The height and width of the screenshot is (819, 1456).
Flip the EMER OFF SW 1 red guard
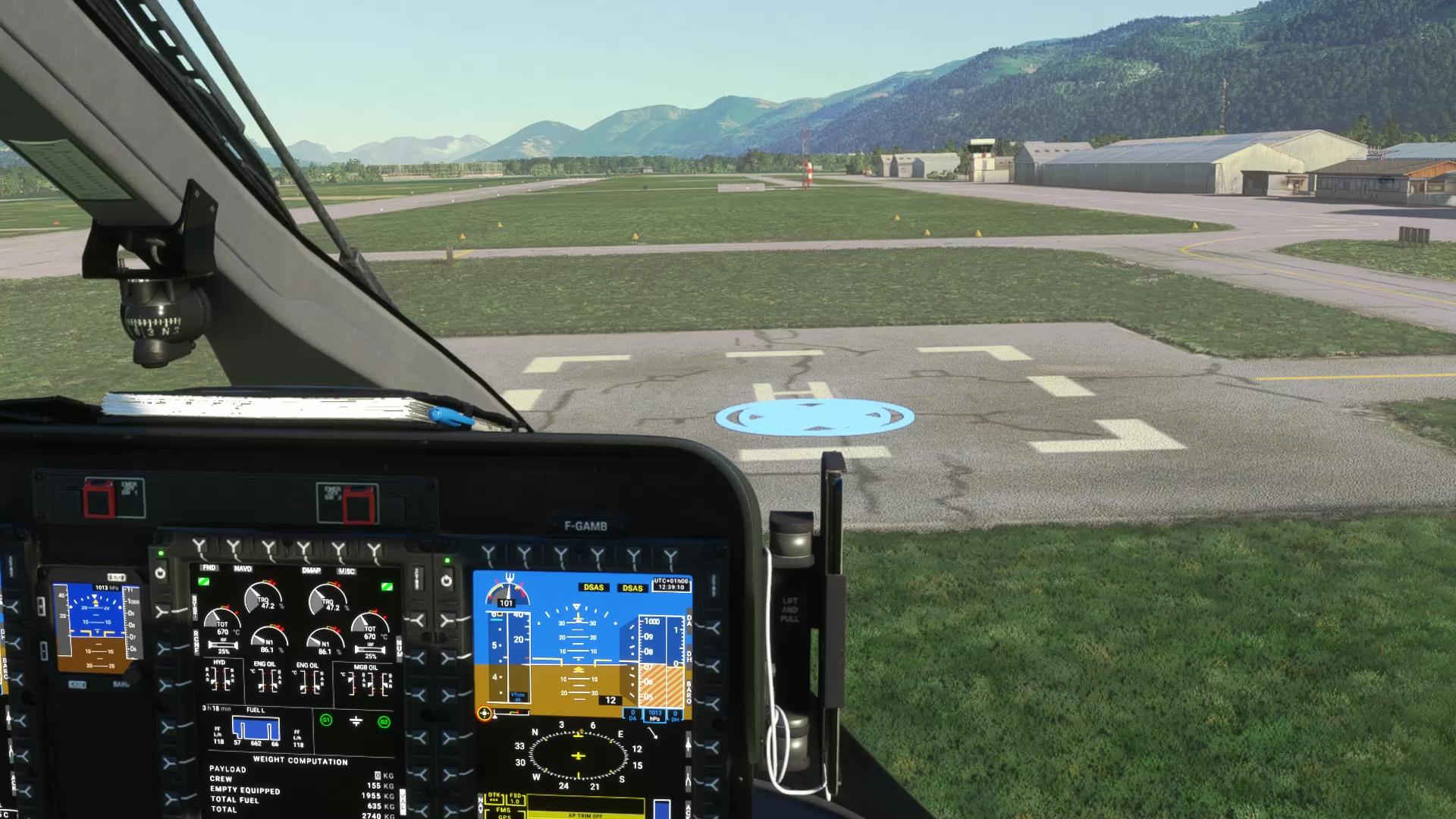pos(98,500)
